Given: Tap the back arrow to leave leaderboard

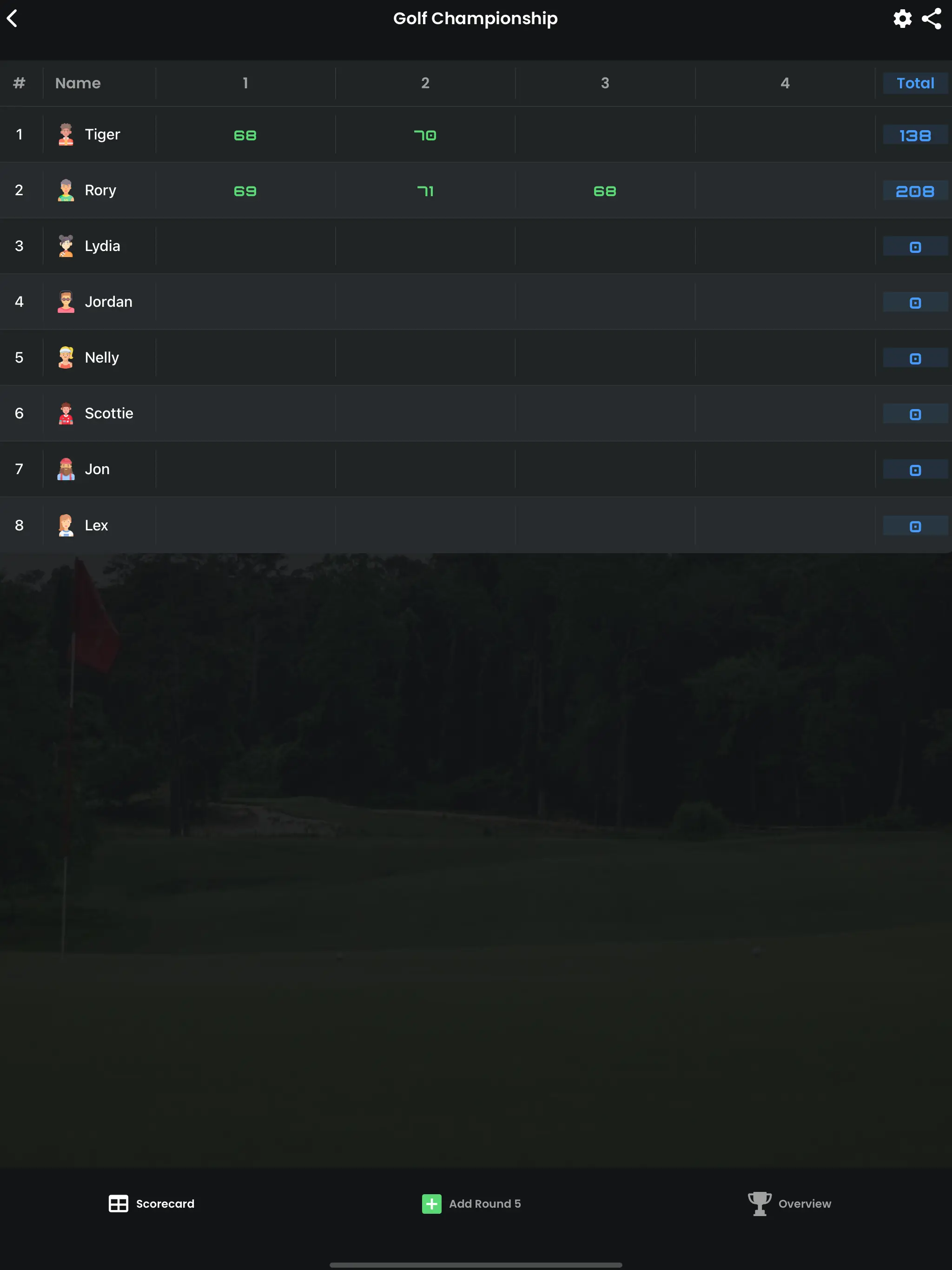Looking at the screenshot, I should [13, 18].
